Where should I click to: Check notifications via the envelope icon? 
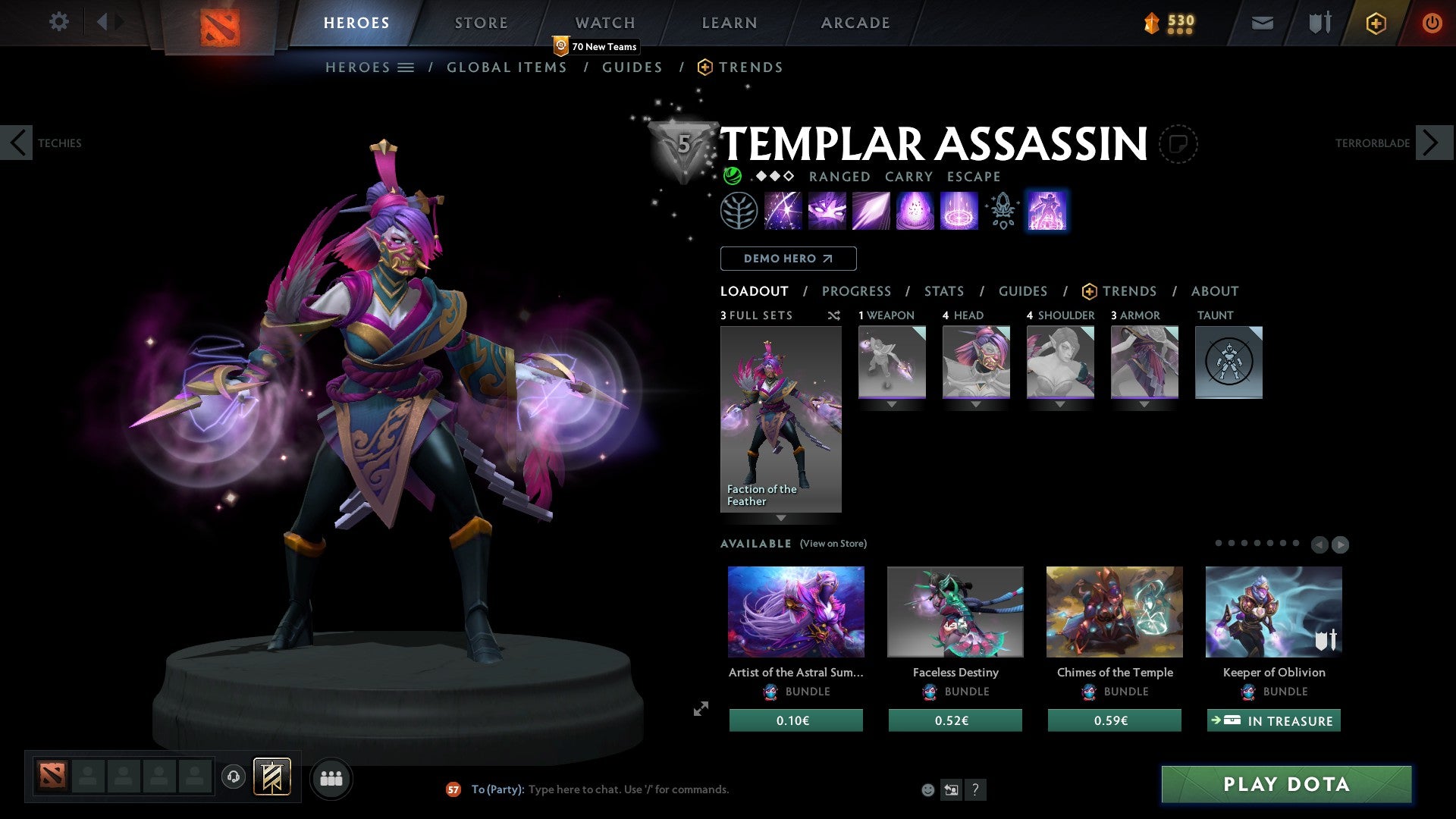(1262, 23)
